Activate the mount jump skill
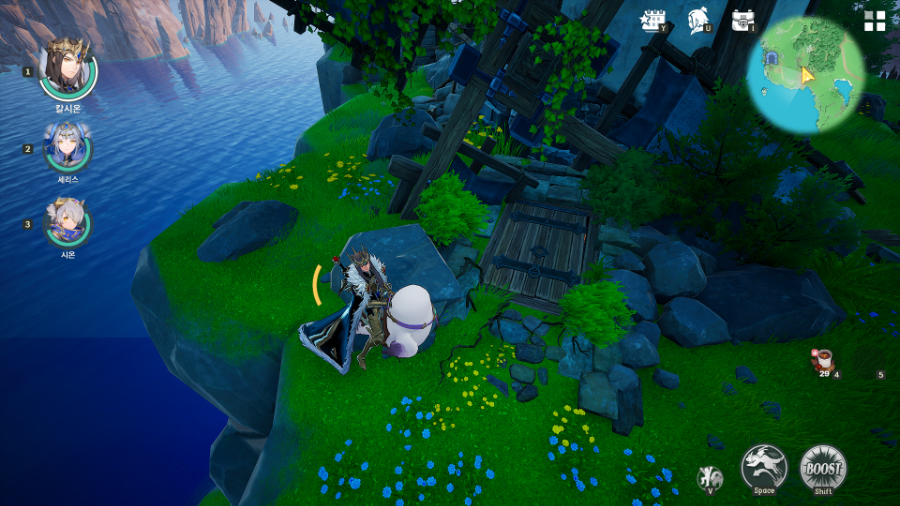This screenshot has height=506, width=900. coord(764,468)
